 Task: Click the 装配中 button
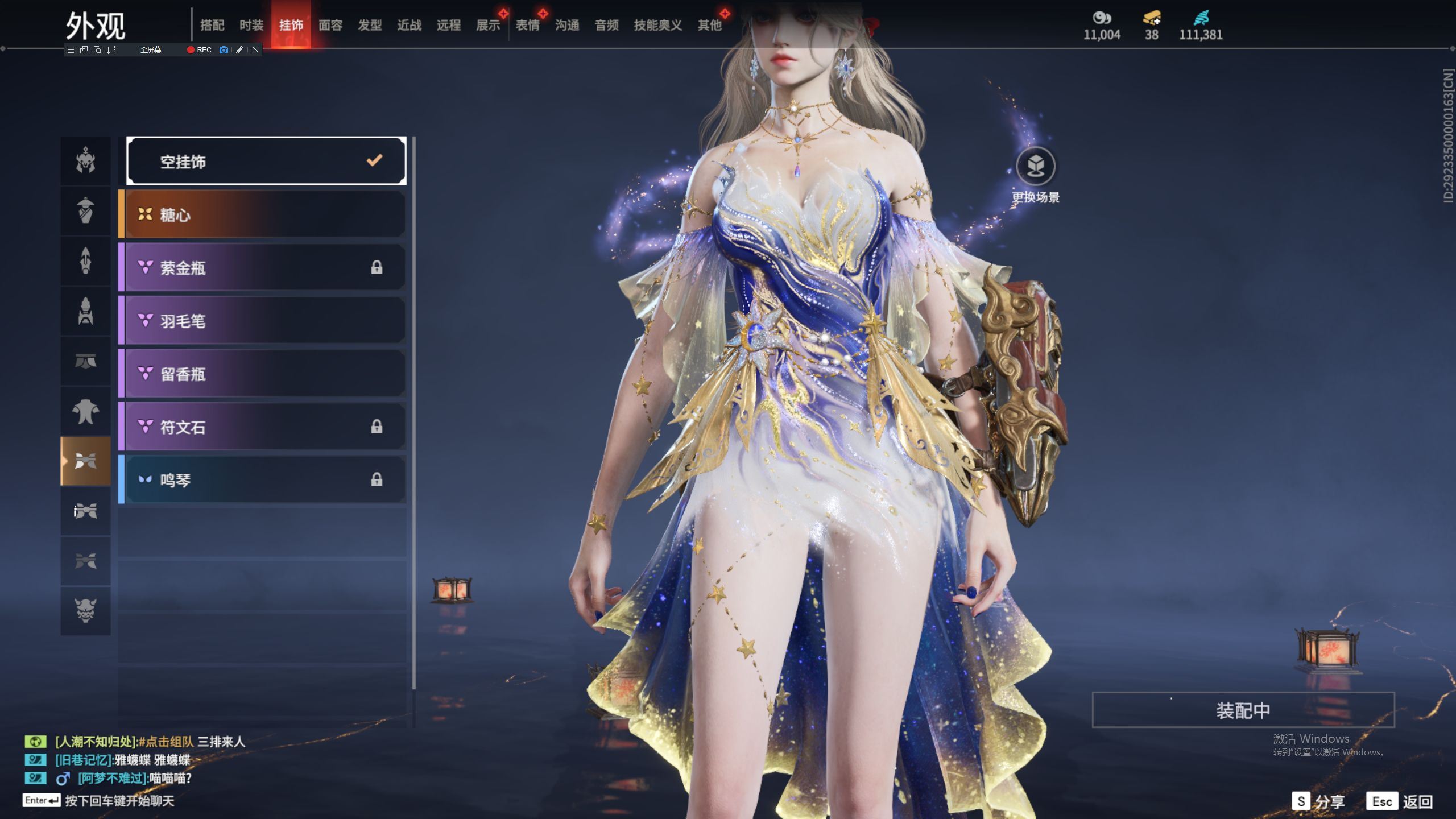pyautogui.click(x=1243, y=710)
